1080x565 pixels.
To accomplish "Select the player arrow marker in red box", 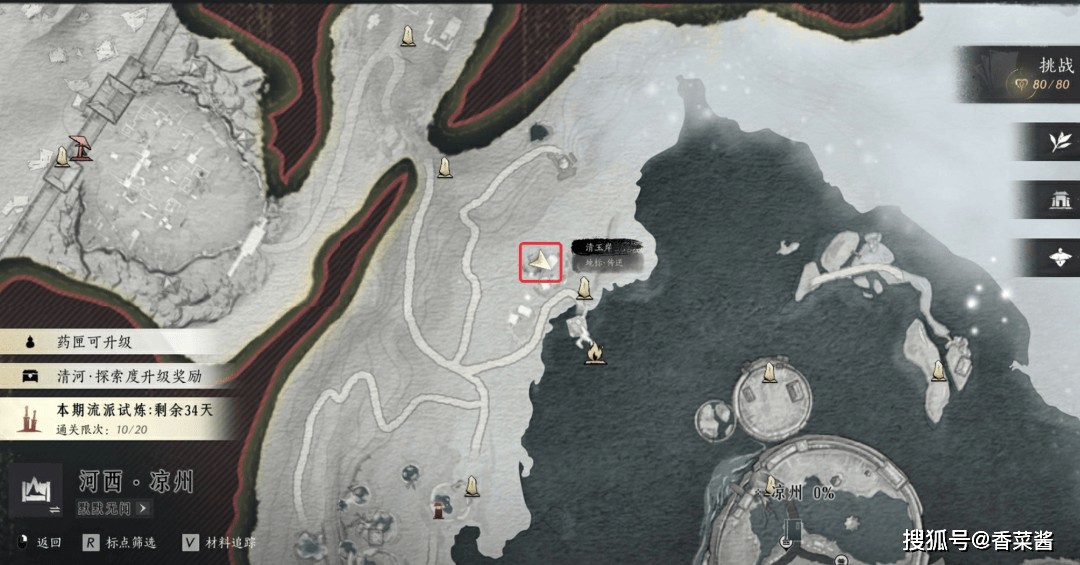I will click(x=540, y=262).
